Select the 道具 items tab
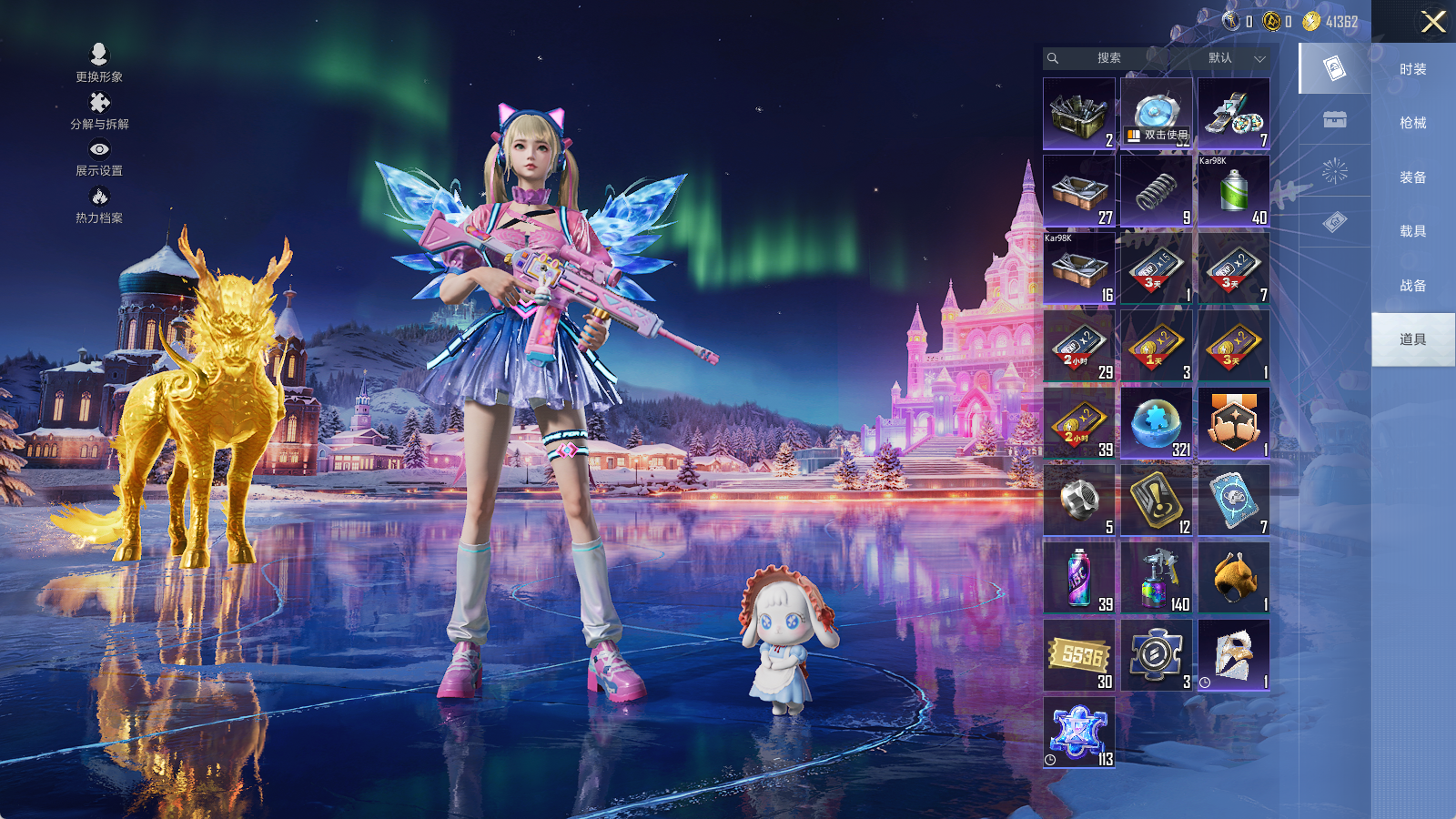The image size is (1456, 819). pos(1412,339)
